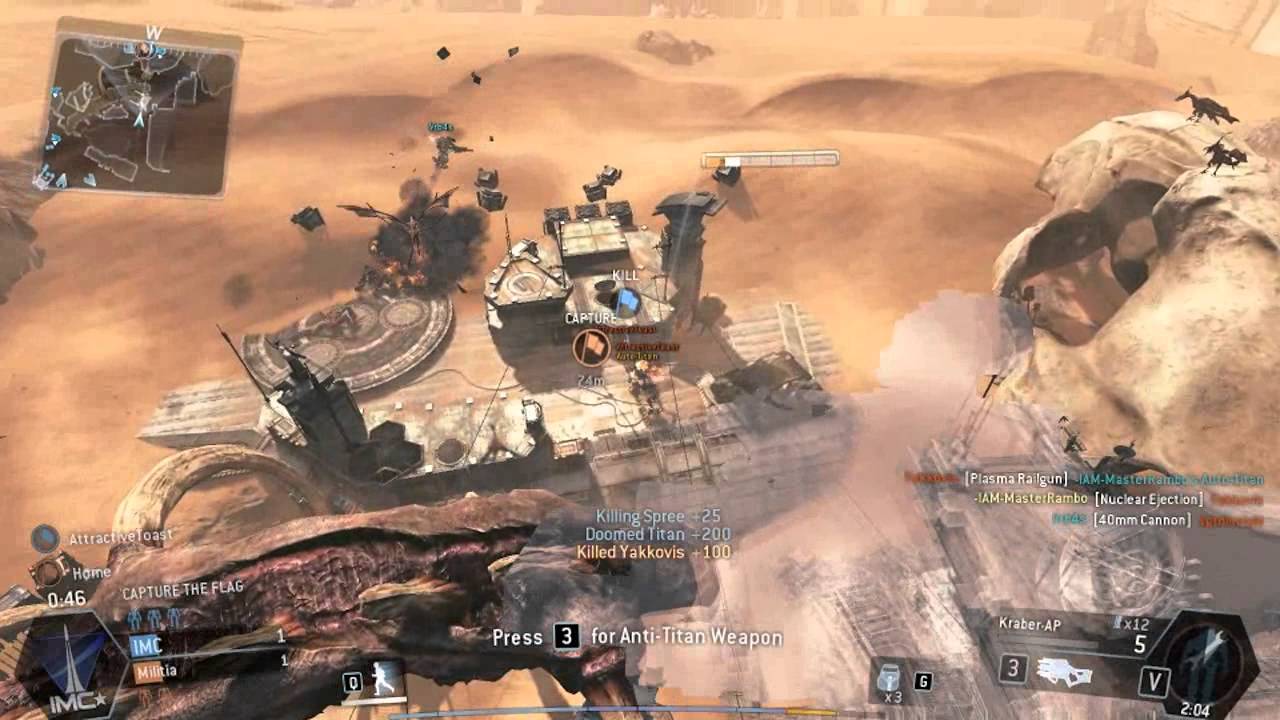Click the blue KILL objective marker
Image resolution: width=1280 pixels, height=720 pixels.
[x=625, y=299]
